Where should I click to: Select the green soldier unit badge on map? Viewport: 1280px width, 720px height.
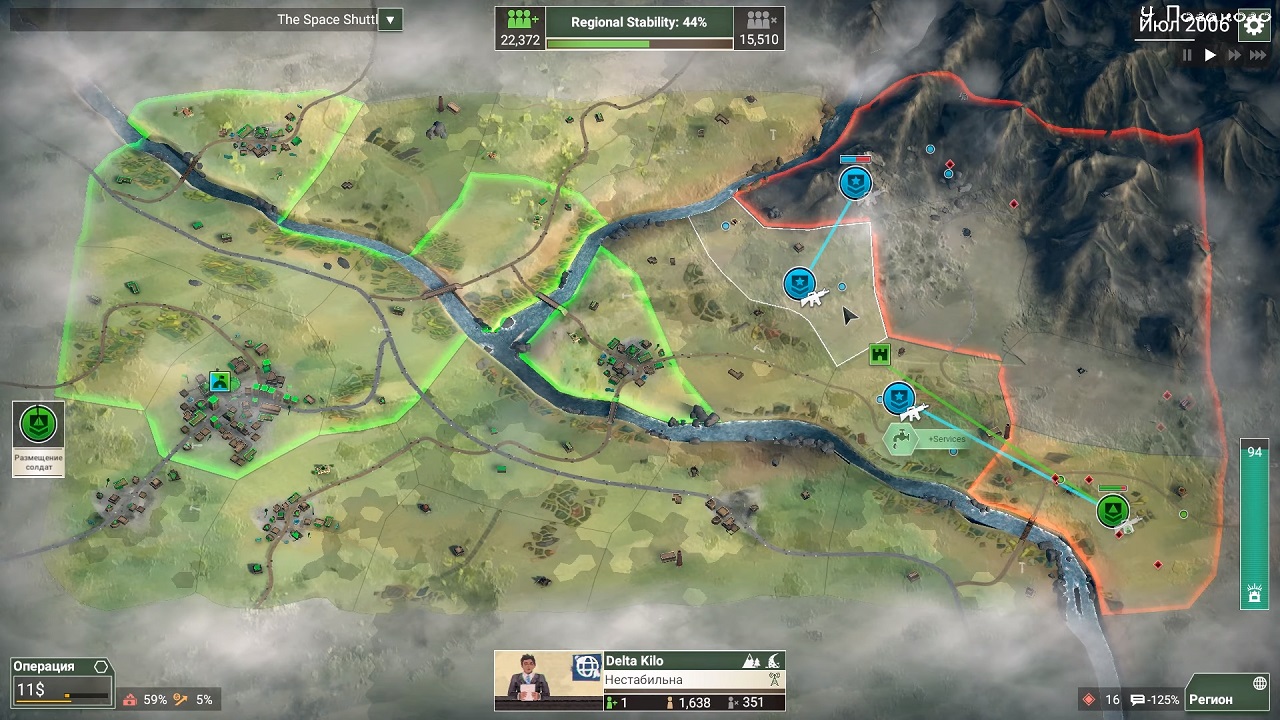(x=1113, y=511)
